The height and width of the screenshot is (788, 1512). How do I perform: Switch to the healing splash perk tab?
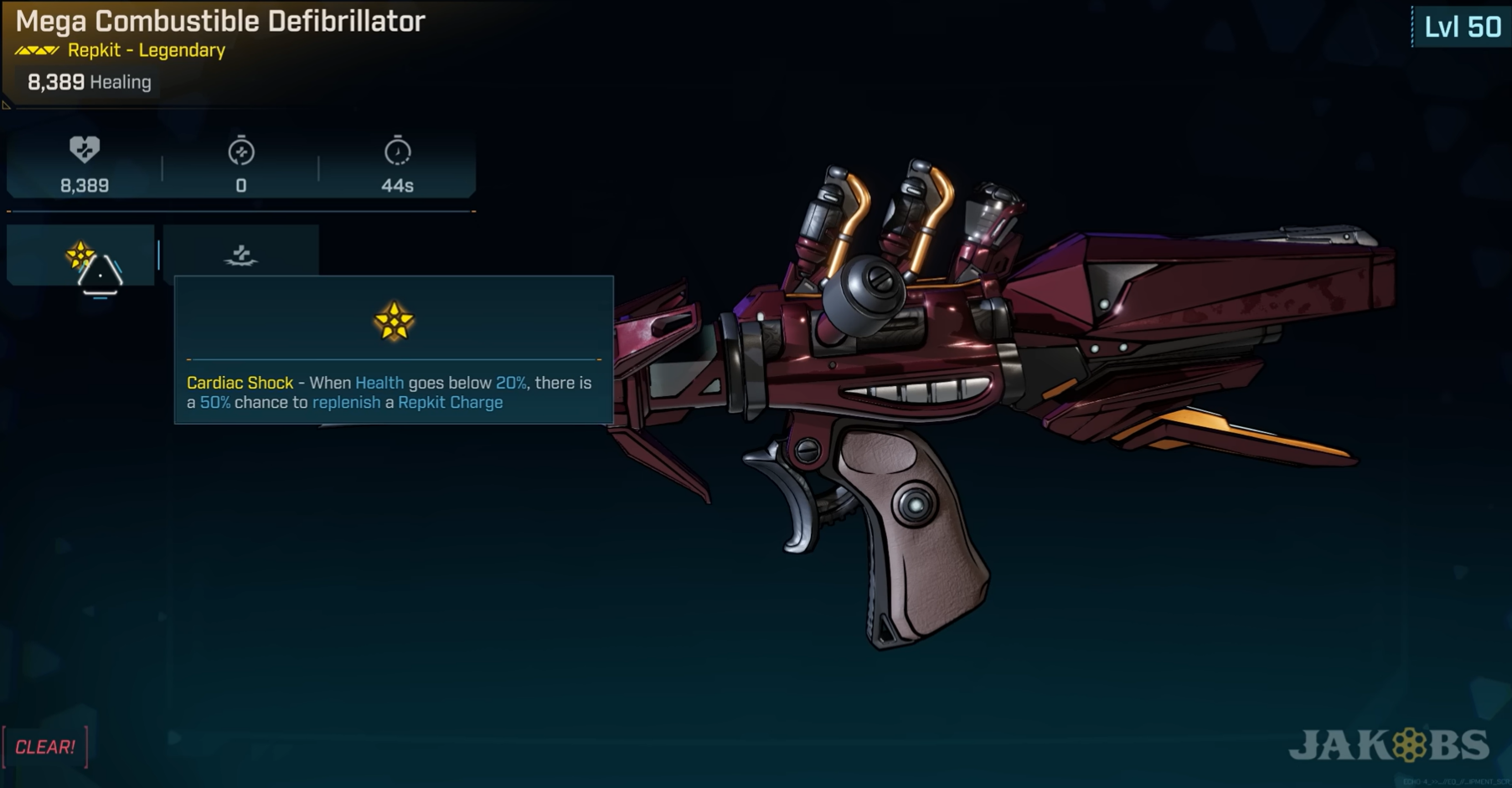coord(240,253)
